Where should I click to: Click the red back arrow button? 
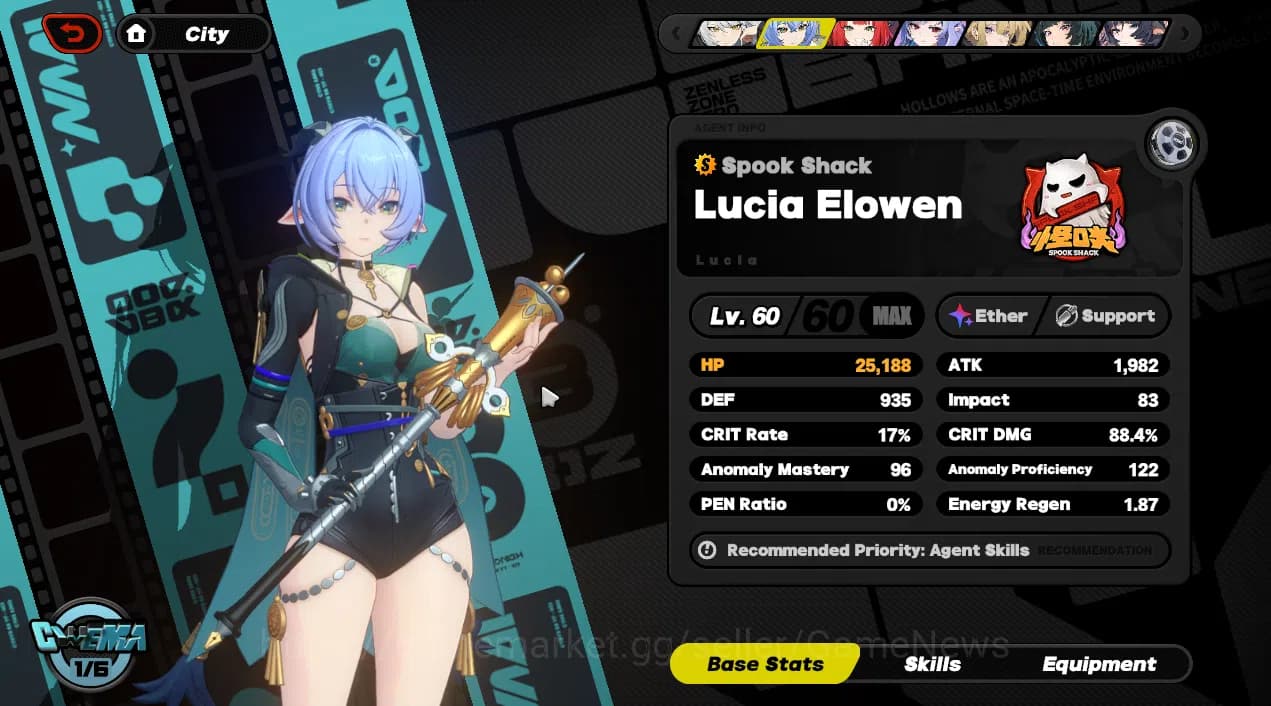72,35
